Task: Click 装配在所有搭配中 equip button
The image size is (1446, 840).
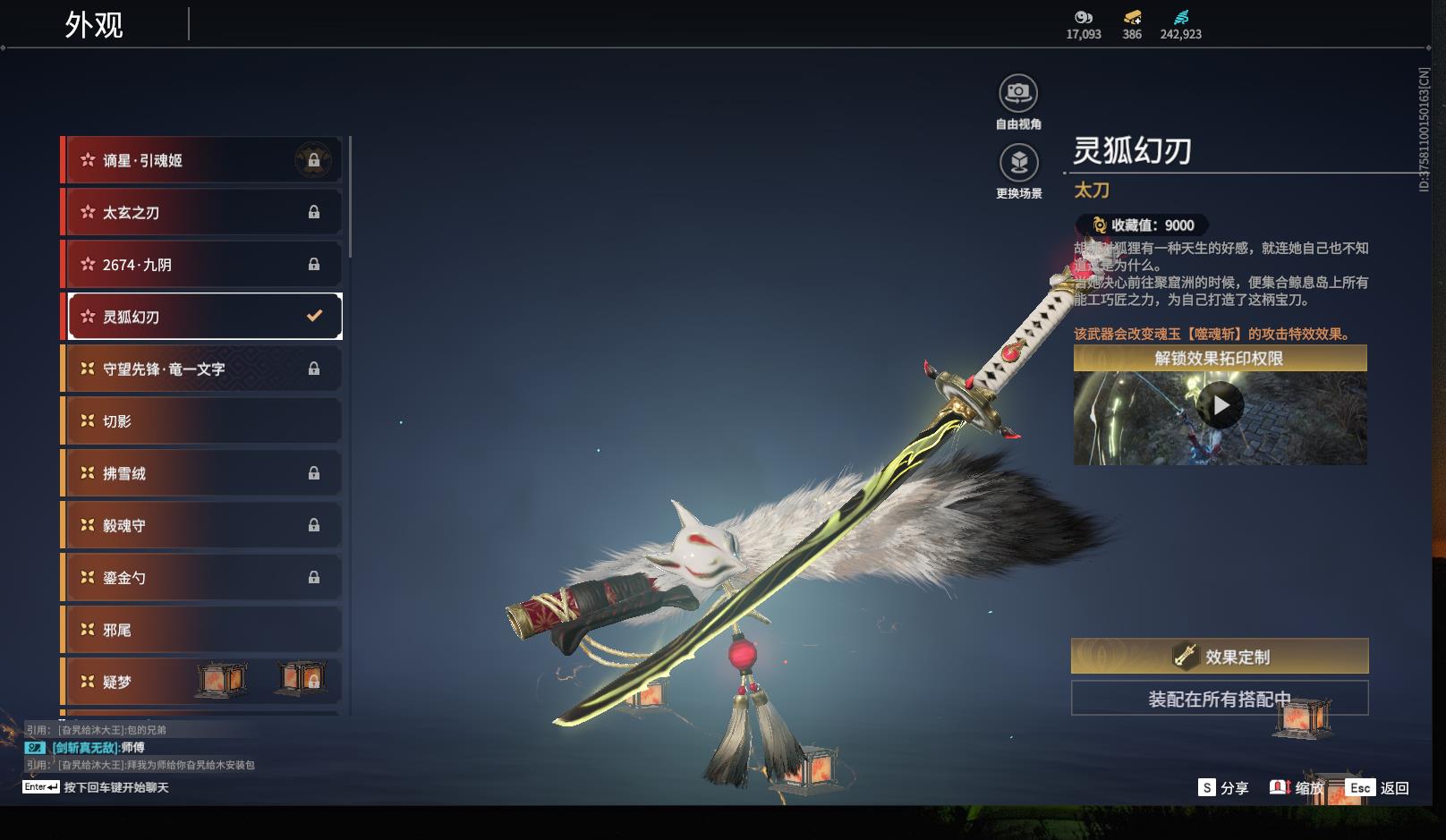Action: click(x=1220, y=699)
